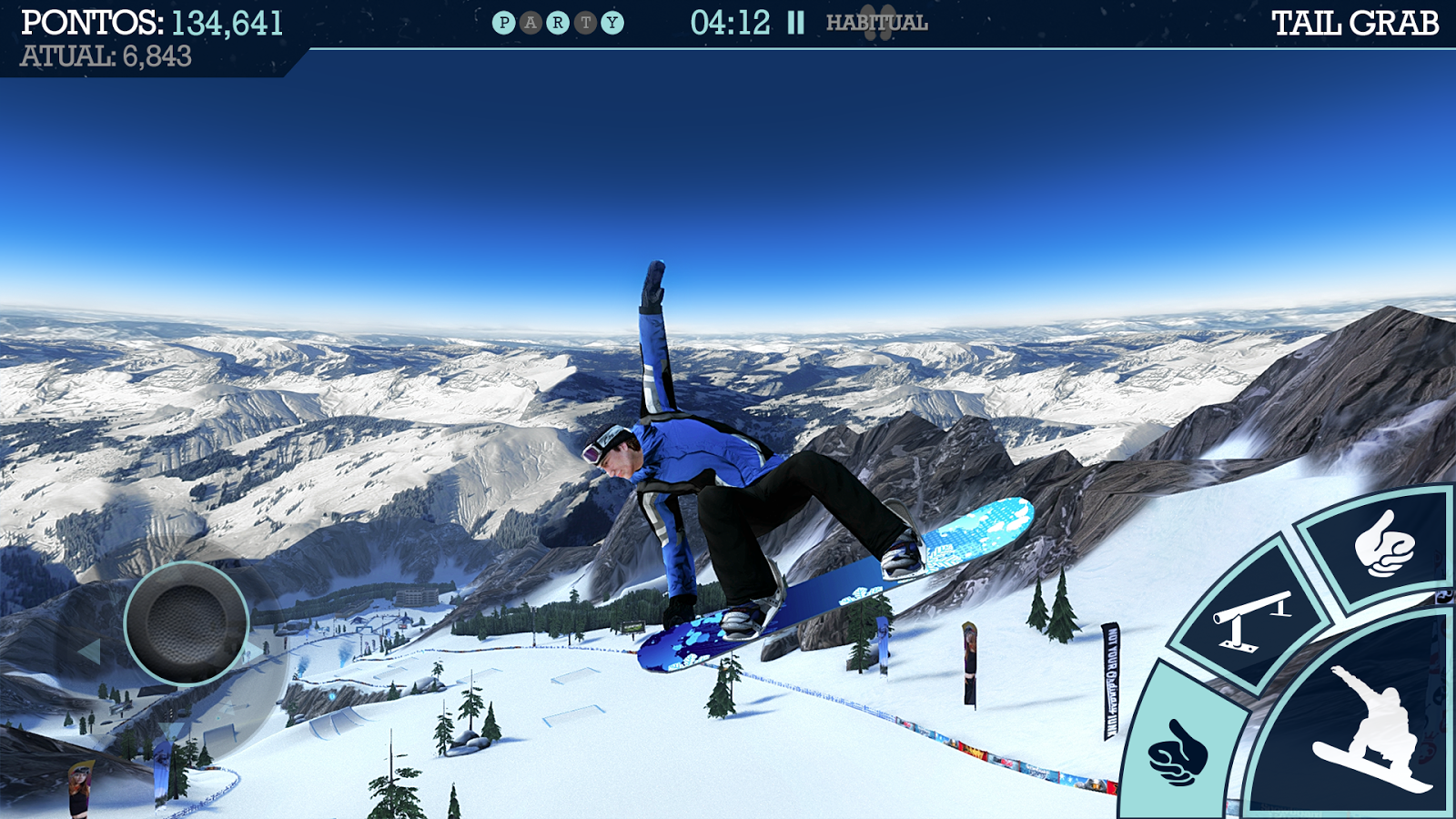
Task: Tap the circular Y badge in PARTY meter
Action: 612,24
